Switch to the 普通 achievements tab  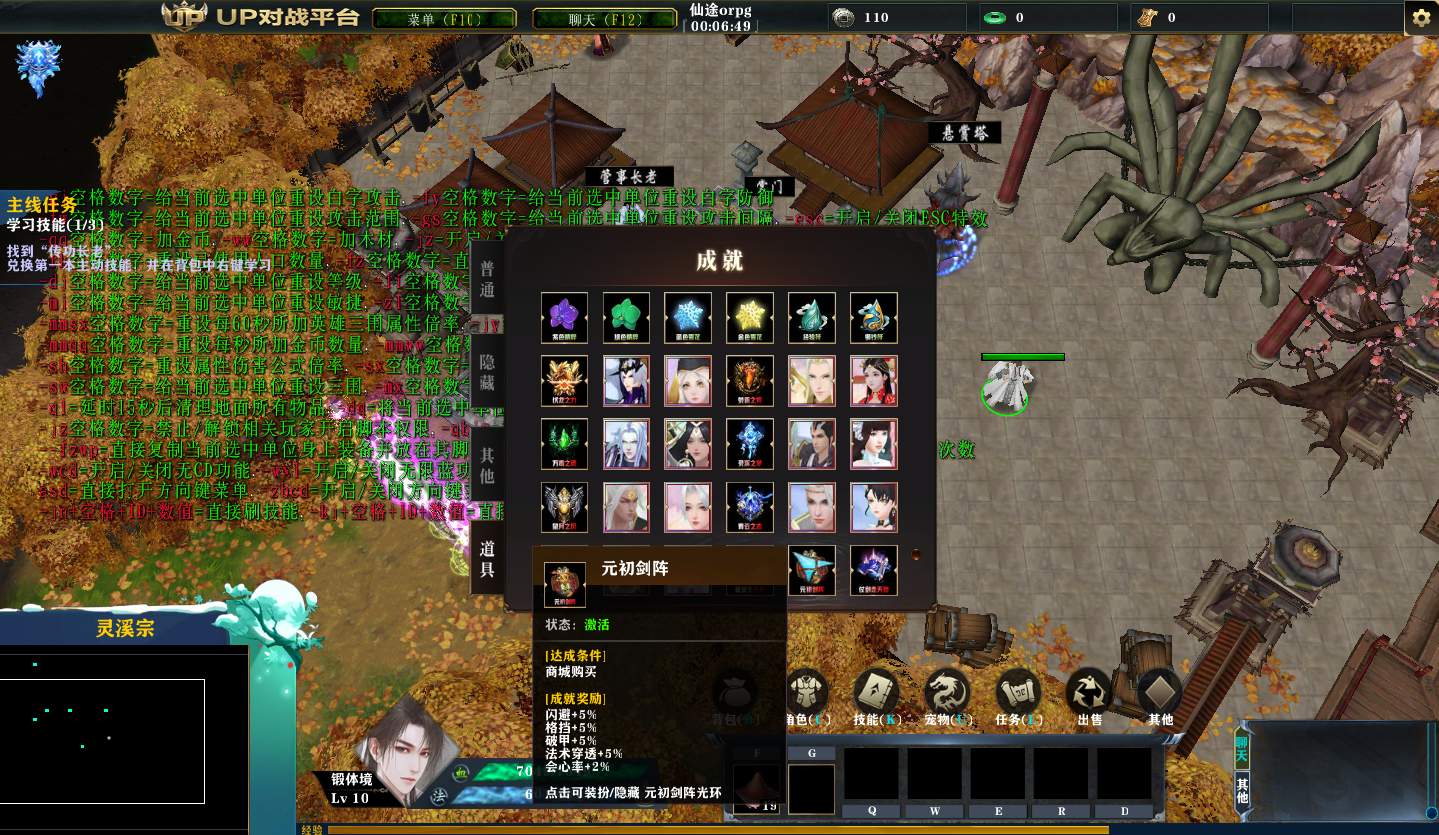[487, 278]
